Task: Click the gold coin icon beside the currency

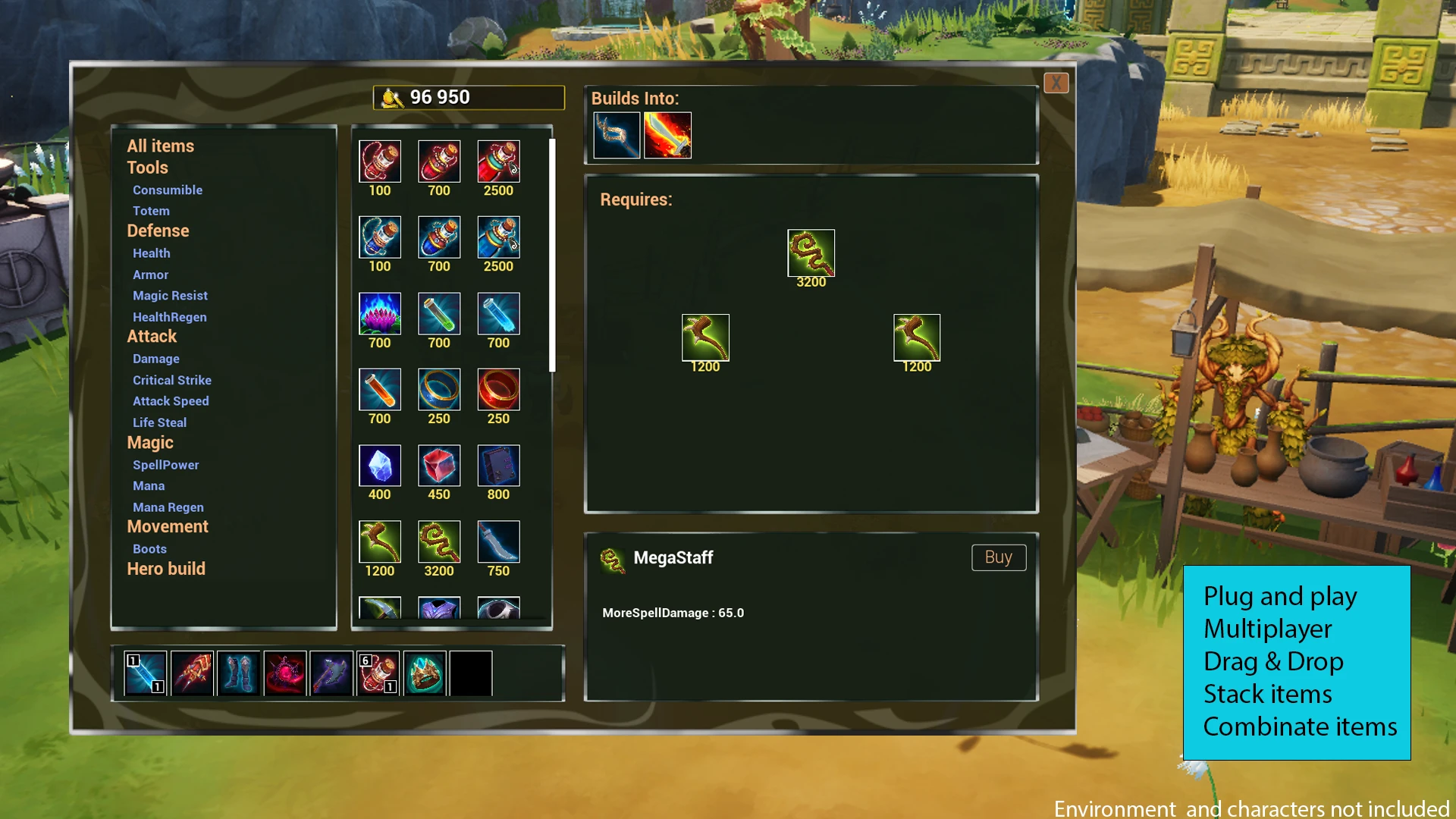Action: pyautogui.click(x=393, y=97)
